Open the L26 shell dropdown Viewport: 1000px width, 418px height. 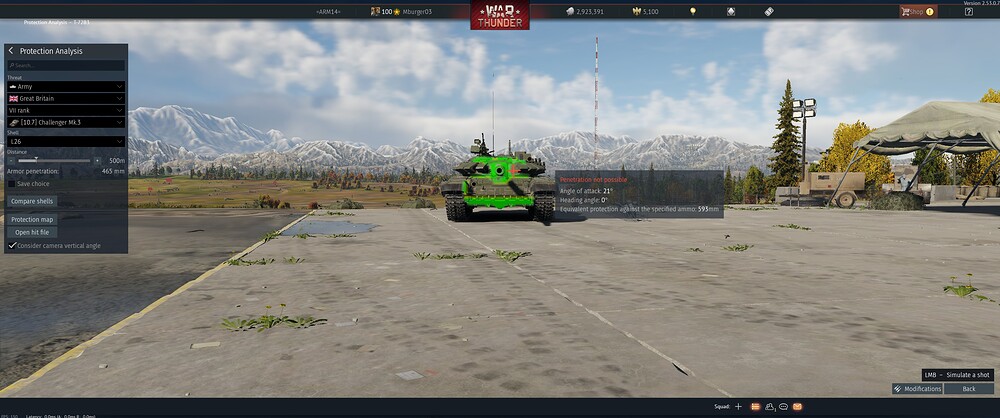point(66,142)
